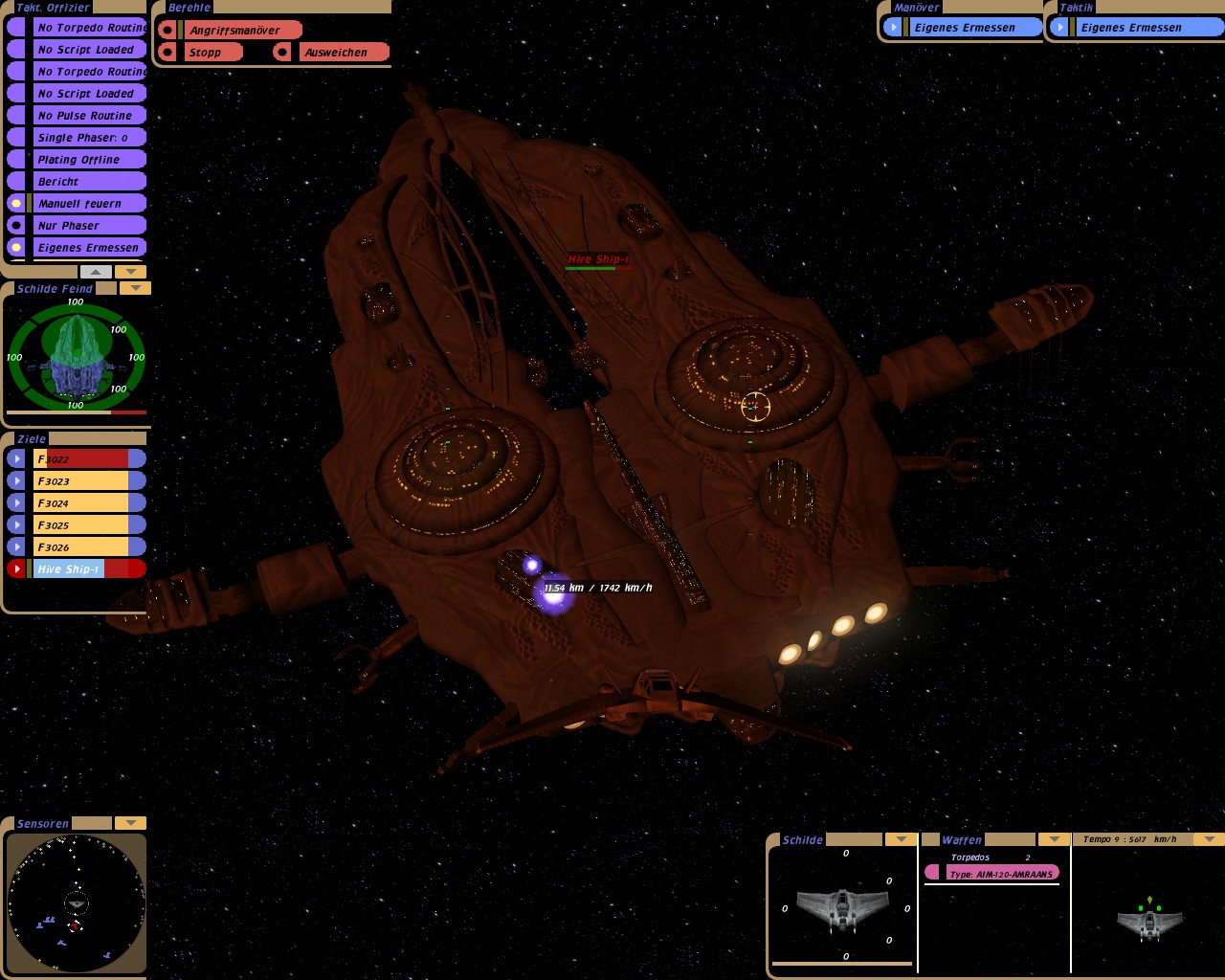
Task: Click the Plating Offline entry
Action: [88, 160]
